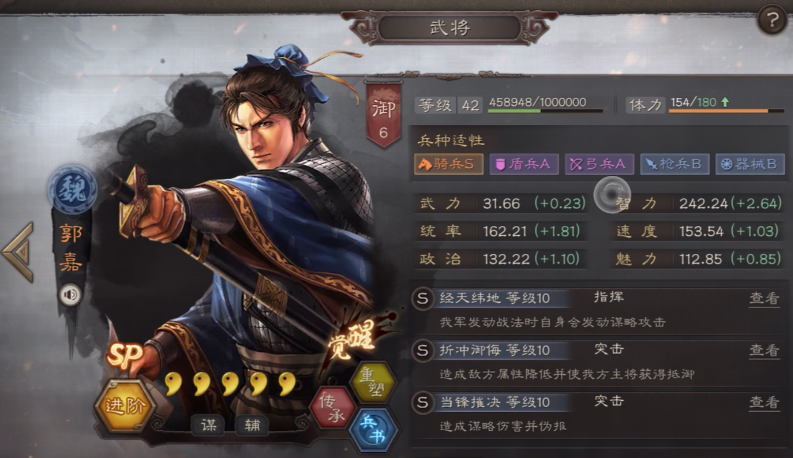
Task: Select the 盾兵A shield troop aptitude
Action: click(524, 164)
